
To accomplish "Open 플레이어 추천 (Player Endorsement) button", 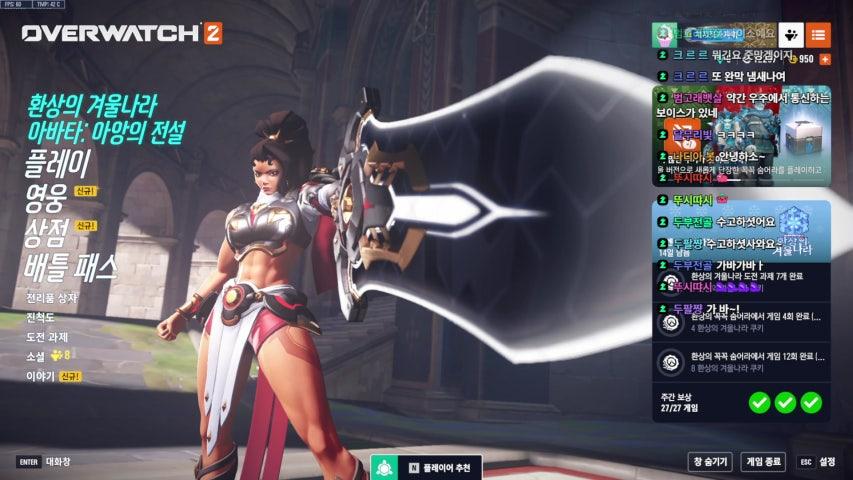I will pos(427,467).
